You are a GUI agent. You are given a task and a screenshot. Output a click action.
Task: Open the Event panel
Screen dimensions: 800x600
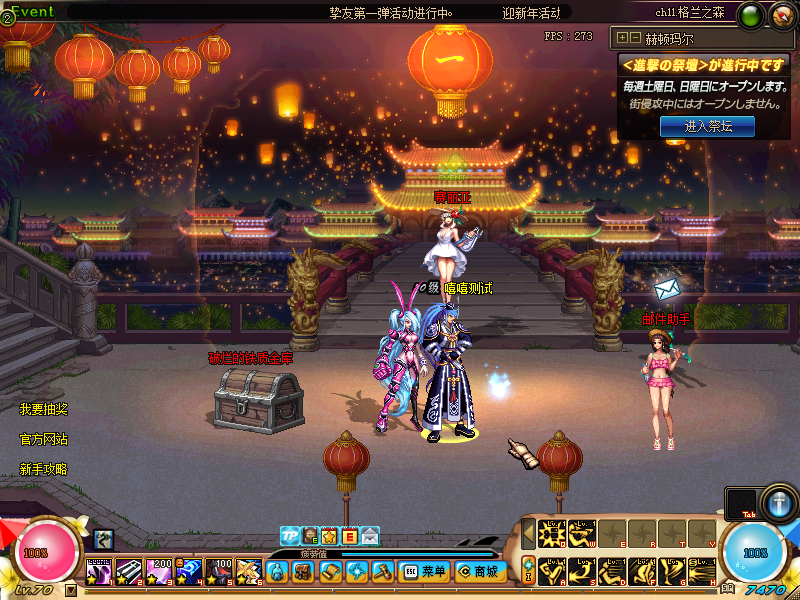pos(28,12)
